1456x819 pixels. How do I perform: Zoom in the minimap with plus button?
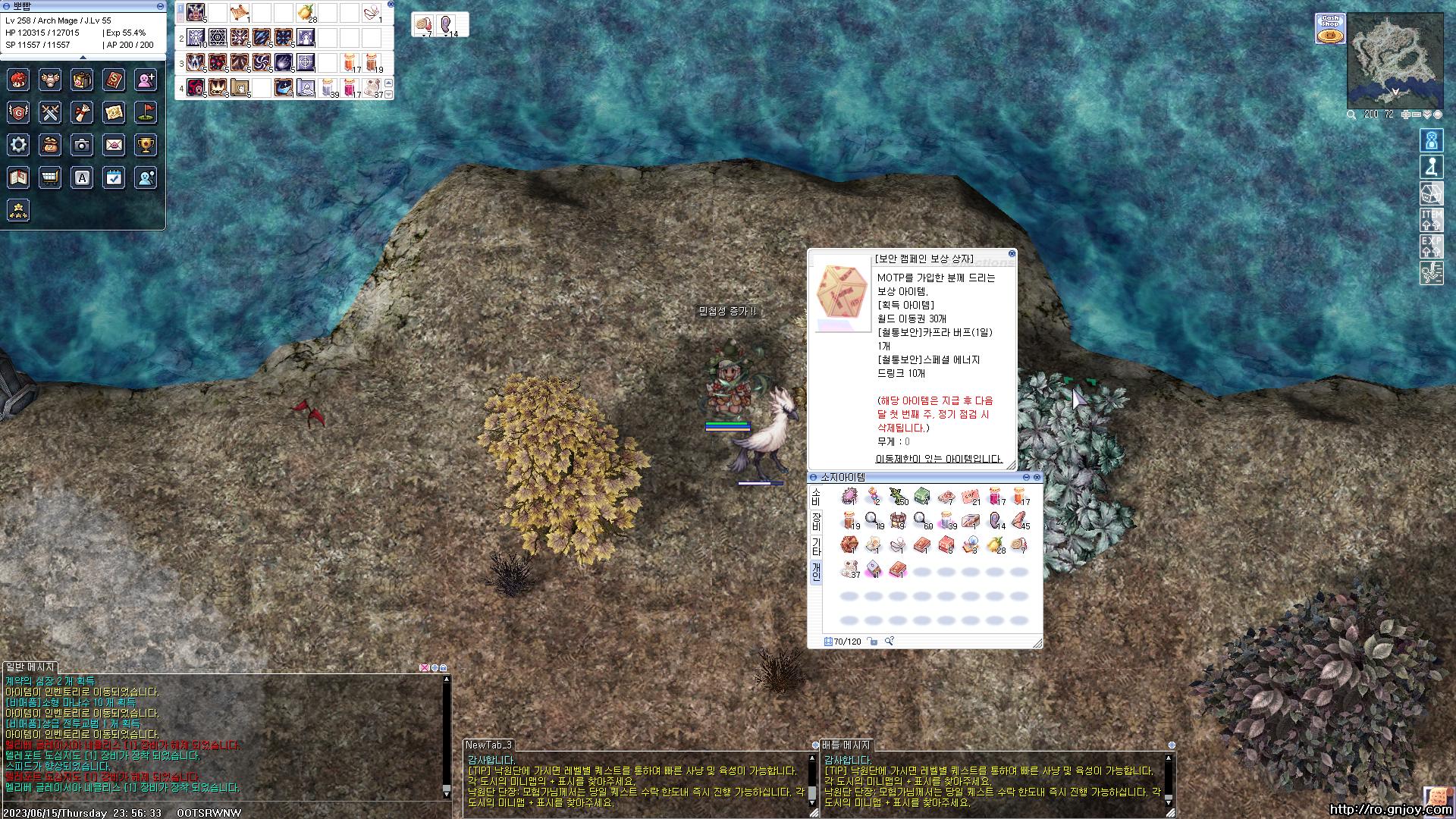coord(1405,115)
